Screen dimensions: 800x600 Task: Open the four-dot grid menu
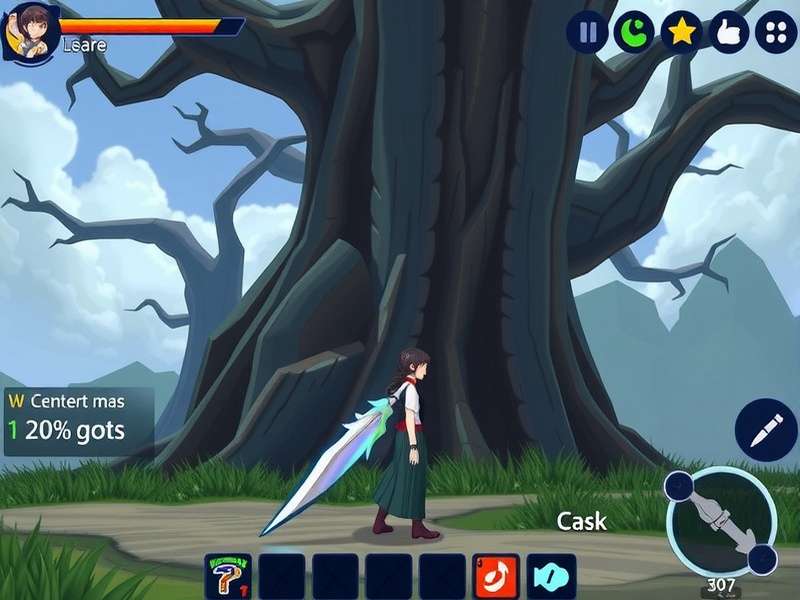tap(775, 33)
